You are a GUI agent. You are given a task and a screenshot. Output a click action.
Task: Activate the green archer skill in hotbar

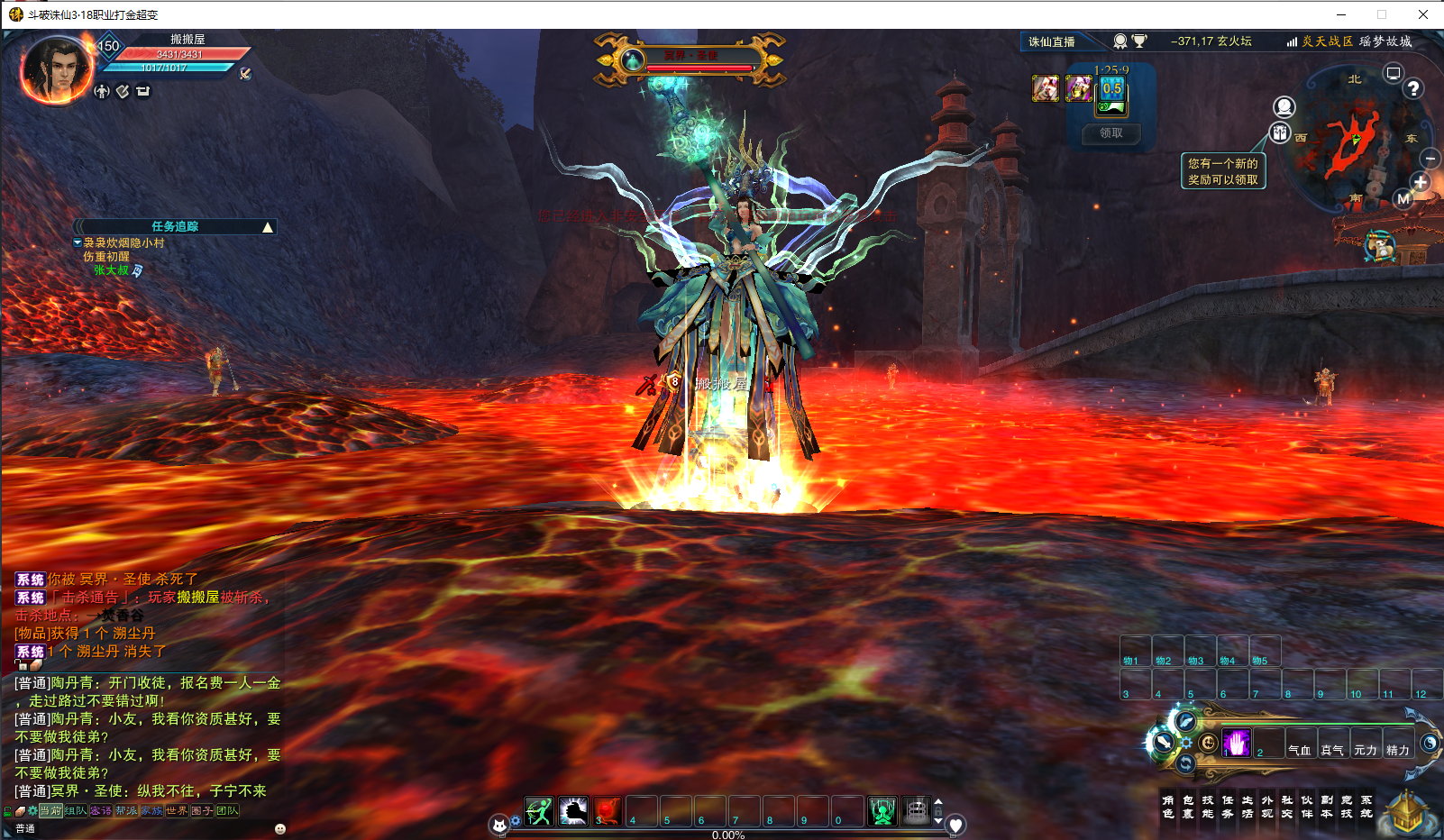click(539, 811)
